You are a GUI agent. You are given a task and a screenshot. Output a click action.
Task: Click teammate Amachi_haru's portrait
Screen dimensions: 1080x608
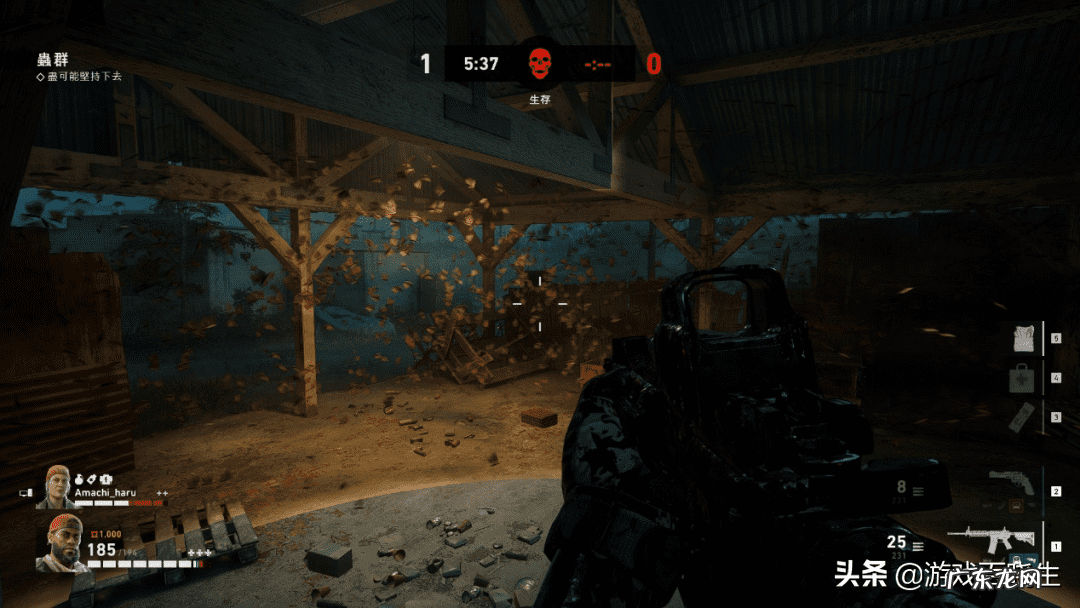tap(55, 487)
